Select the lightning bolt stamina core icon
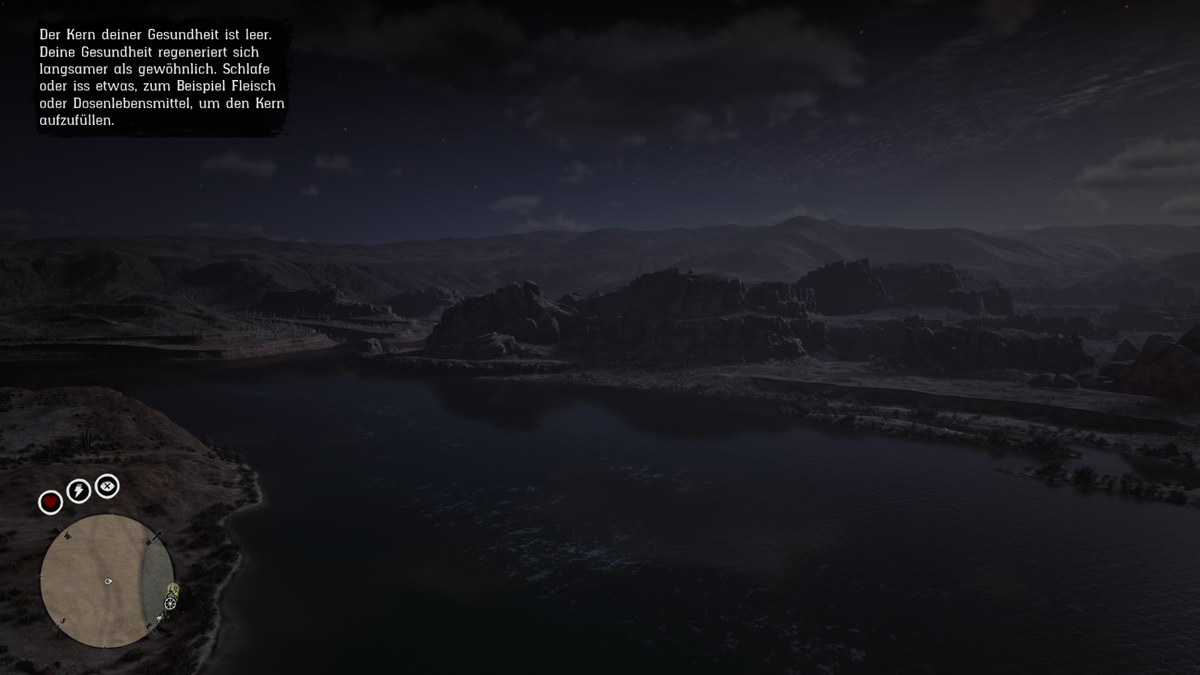The width and height of the screenshot is (1200, 675). tap(78, 491)
